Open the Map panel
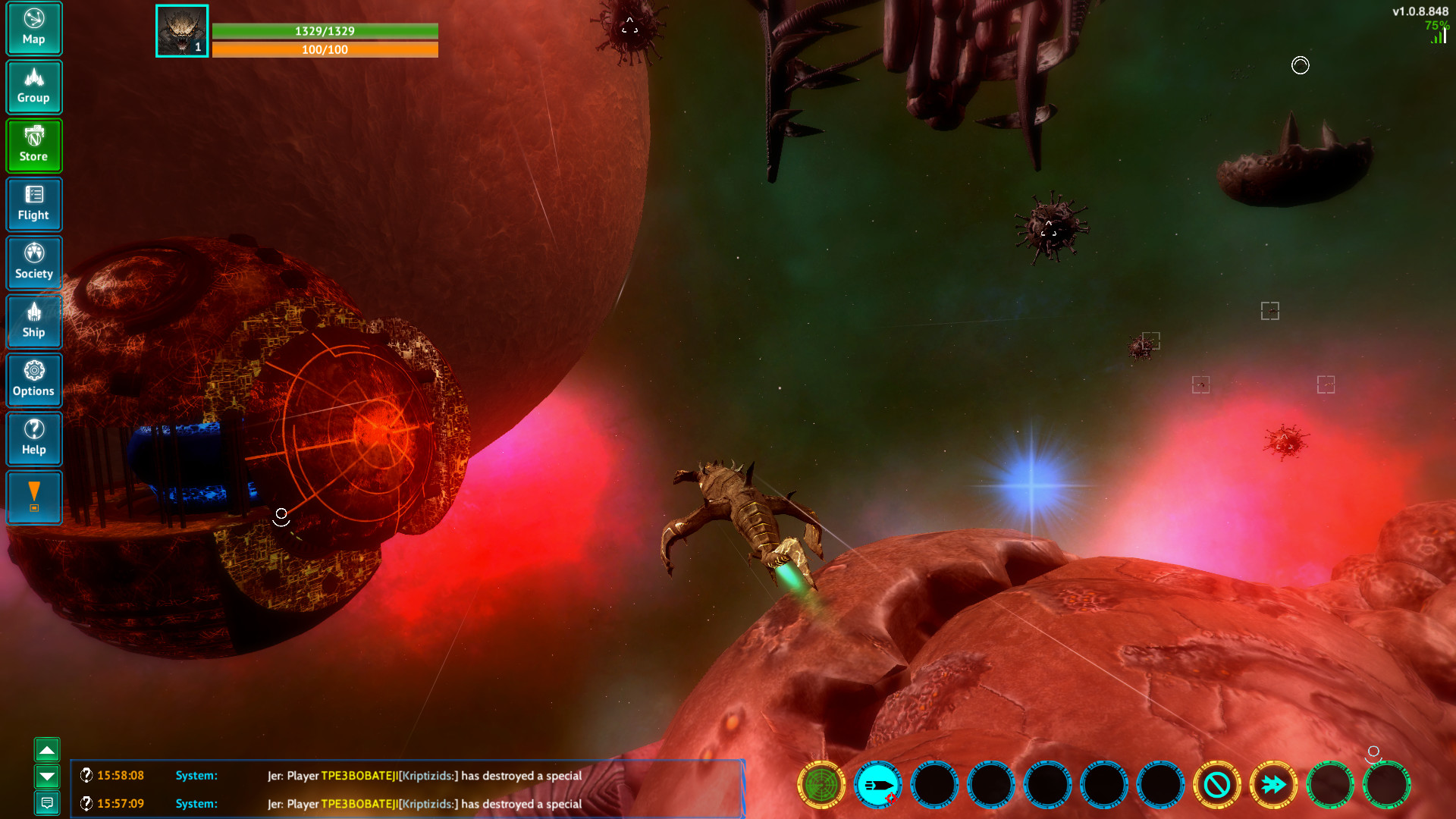Viewport: 1456px width, 819px height. pyautogui.click(x=33, y=28)
